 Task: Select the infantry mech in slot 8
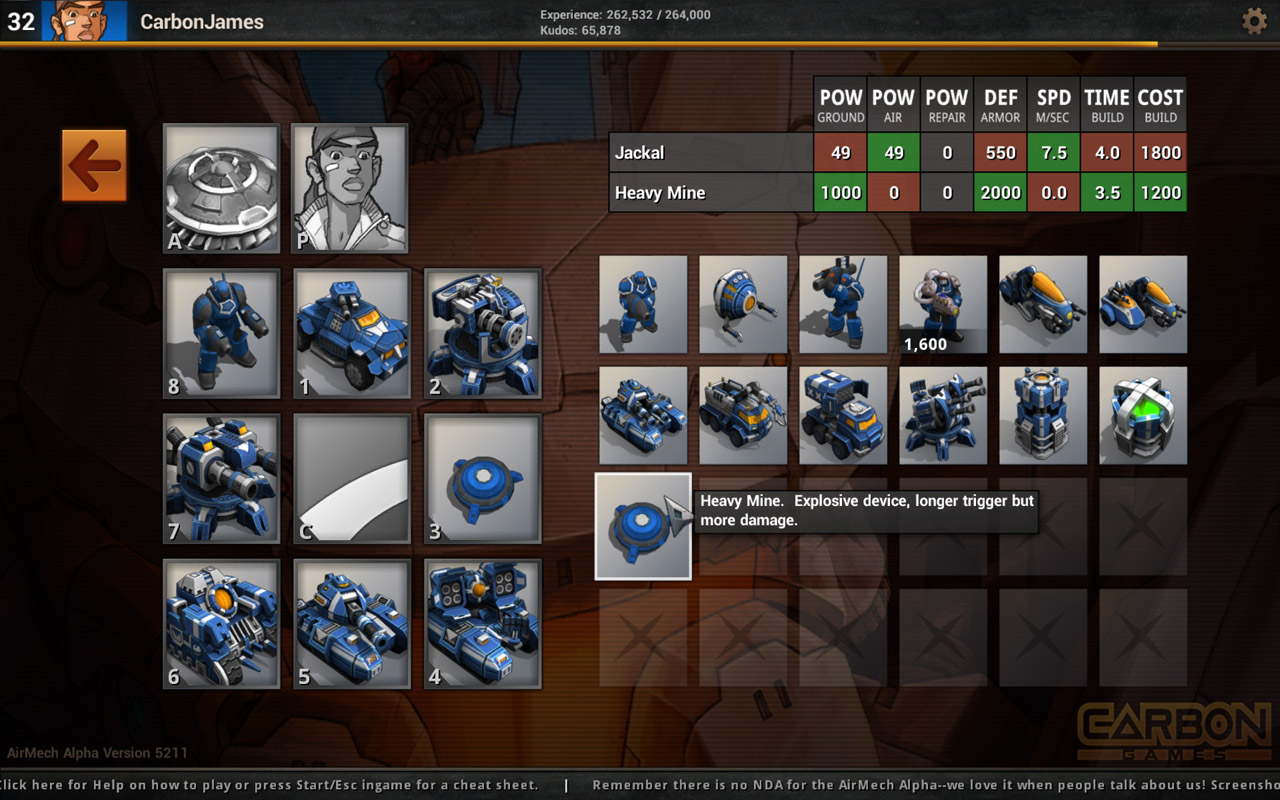click(220, 333)
